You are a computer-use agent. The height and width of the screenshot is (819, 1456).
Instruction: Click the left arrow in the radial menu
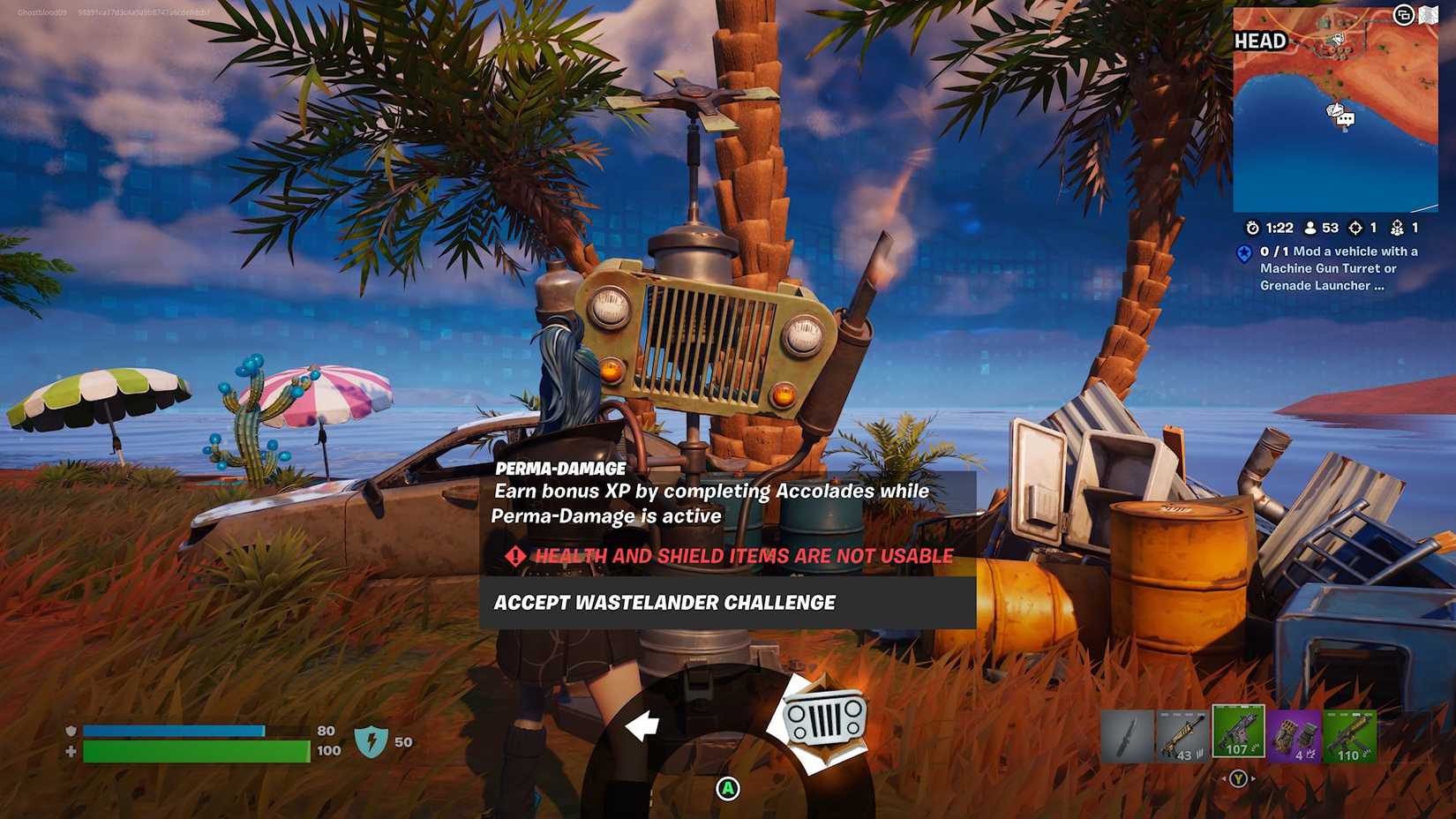point(643,725)
